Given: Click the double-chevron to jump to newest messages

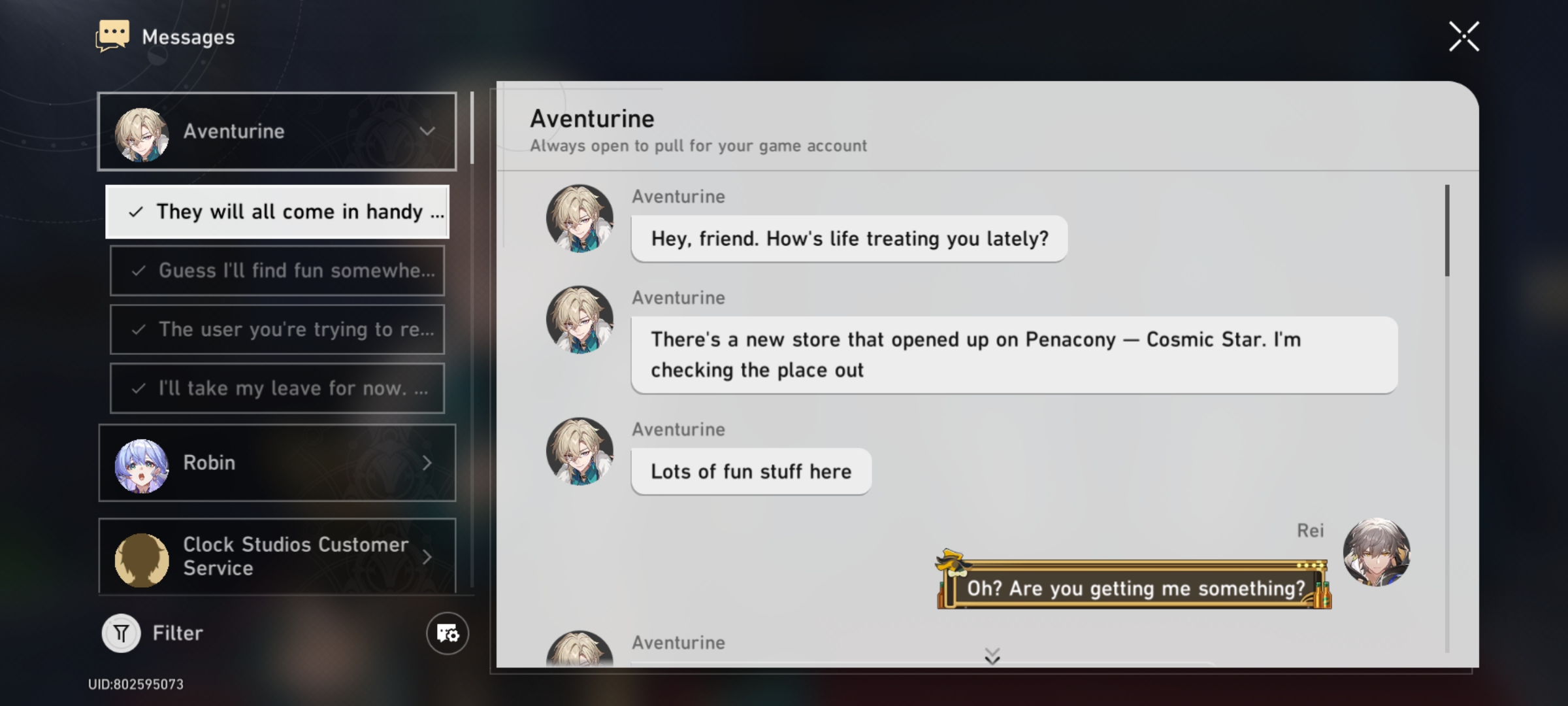Looking at the screenshot, I should [994, 655].
